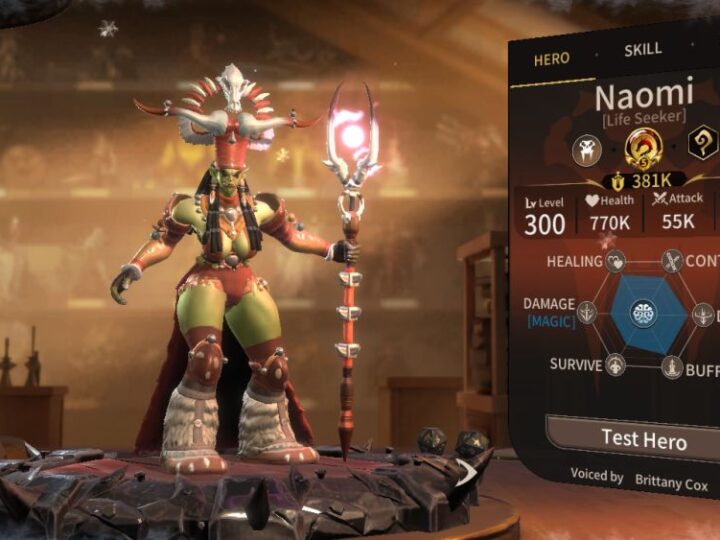Select the Damage Magic stat icon
Viewport: 720px width, 540px height.
click(587, 313)
